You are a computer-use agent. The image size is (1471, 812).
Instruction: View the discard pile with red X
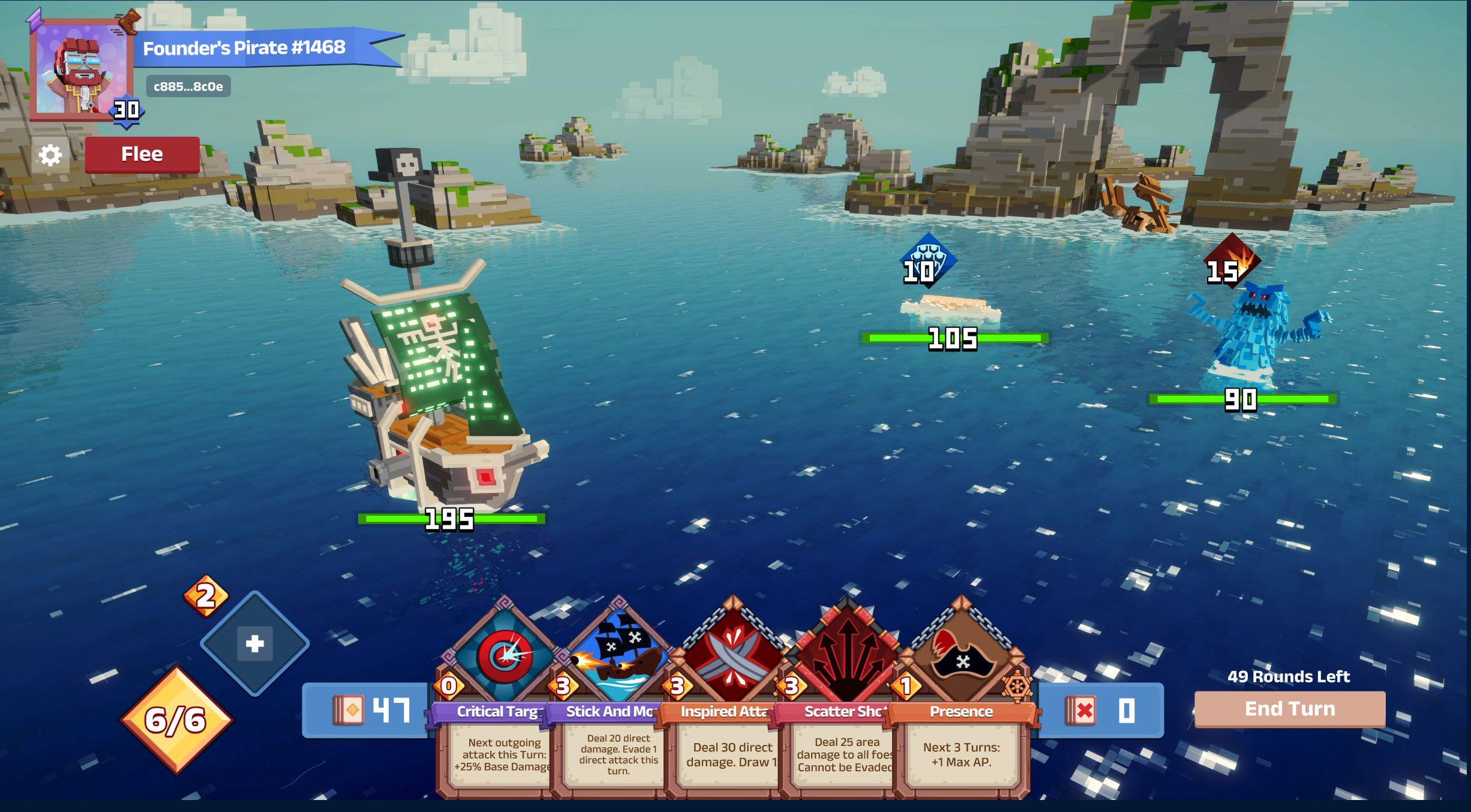(x=1101, y=711)
